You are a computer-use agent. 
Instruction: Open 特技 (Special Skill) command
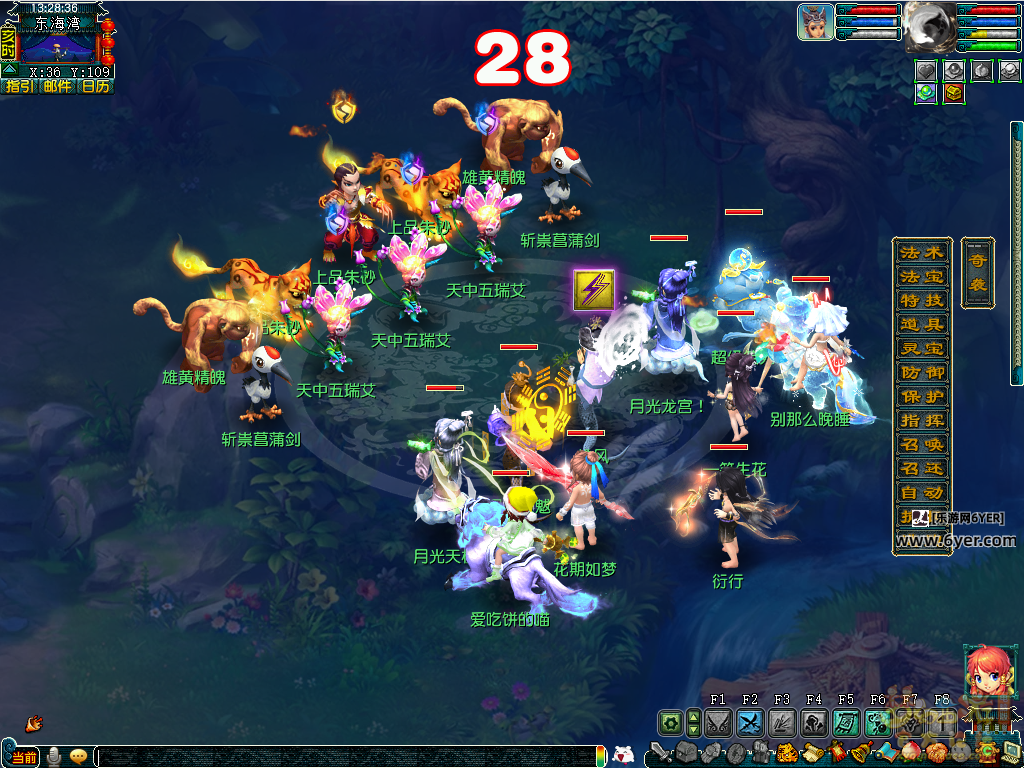921,300
